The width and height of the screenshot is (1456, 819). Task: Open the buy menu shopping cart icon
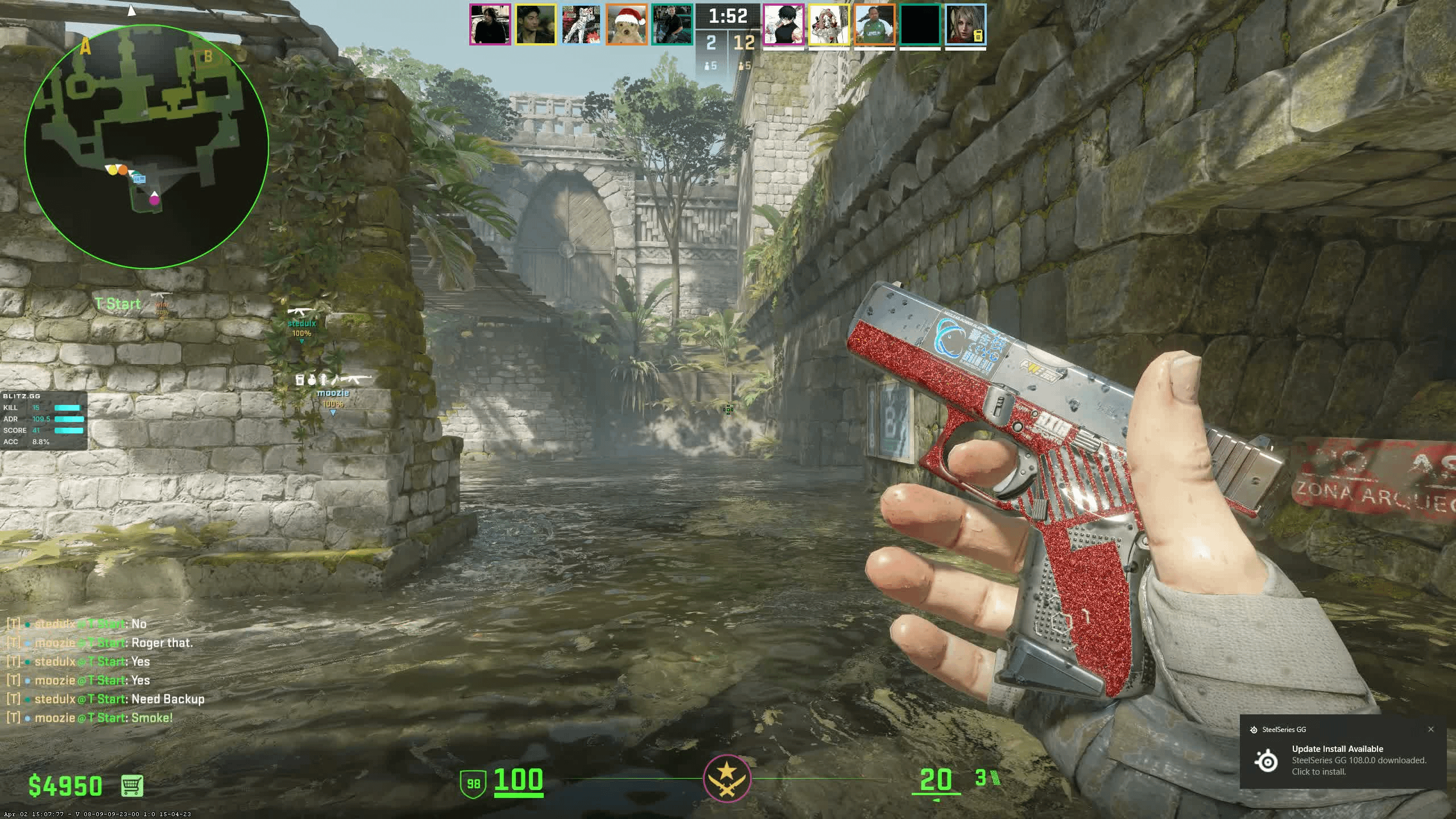point(132,785)
